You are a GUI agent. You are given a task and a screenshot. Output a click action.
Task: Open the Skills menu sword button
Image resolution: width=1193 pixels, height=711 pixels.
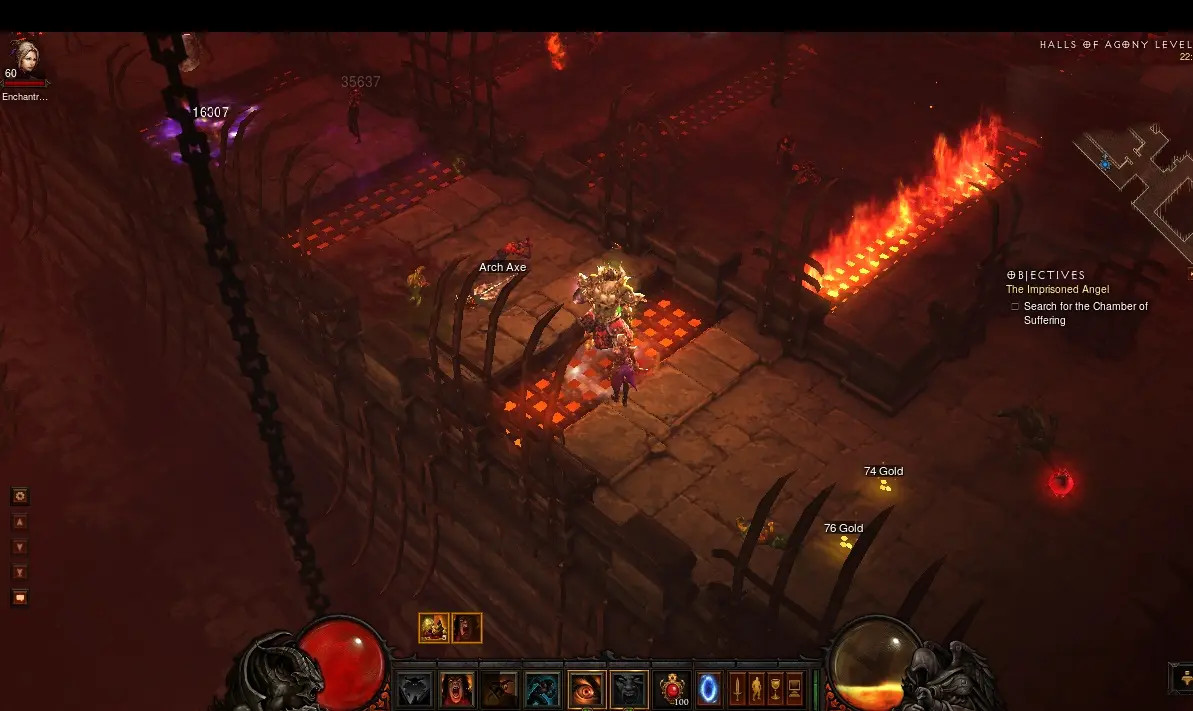[x=737, y=688]
